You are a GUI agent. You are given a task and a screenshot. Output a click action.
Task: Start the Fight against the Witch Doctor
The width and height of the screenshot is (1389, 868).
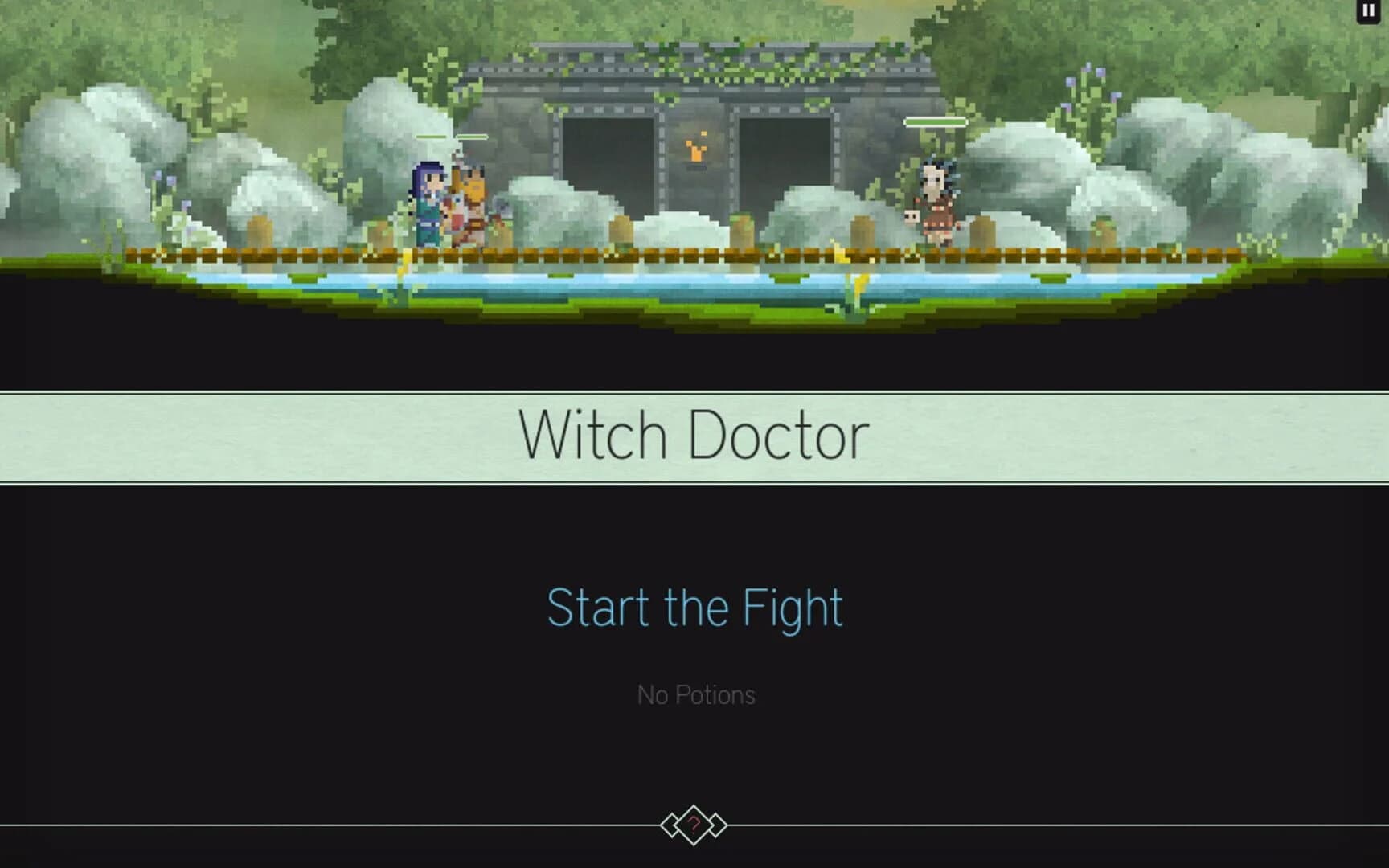694,608
